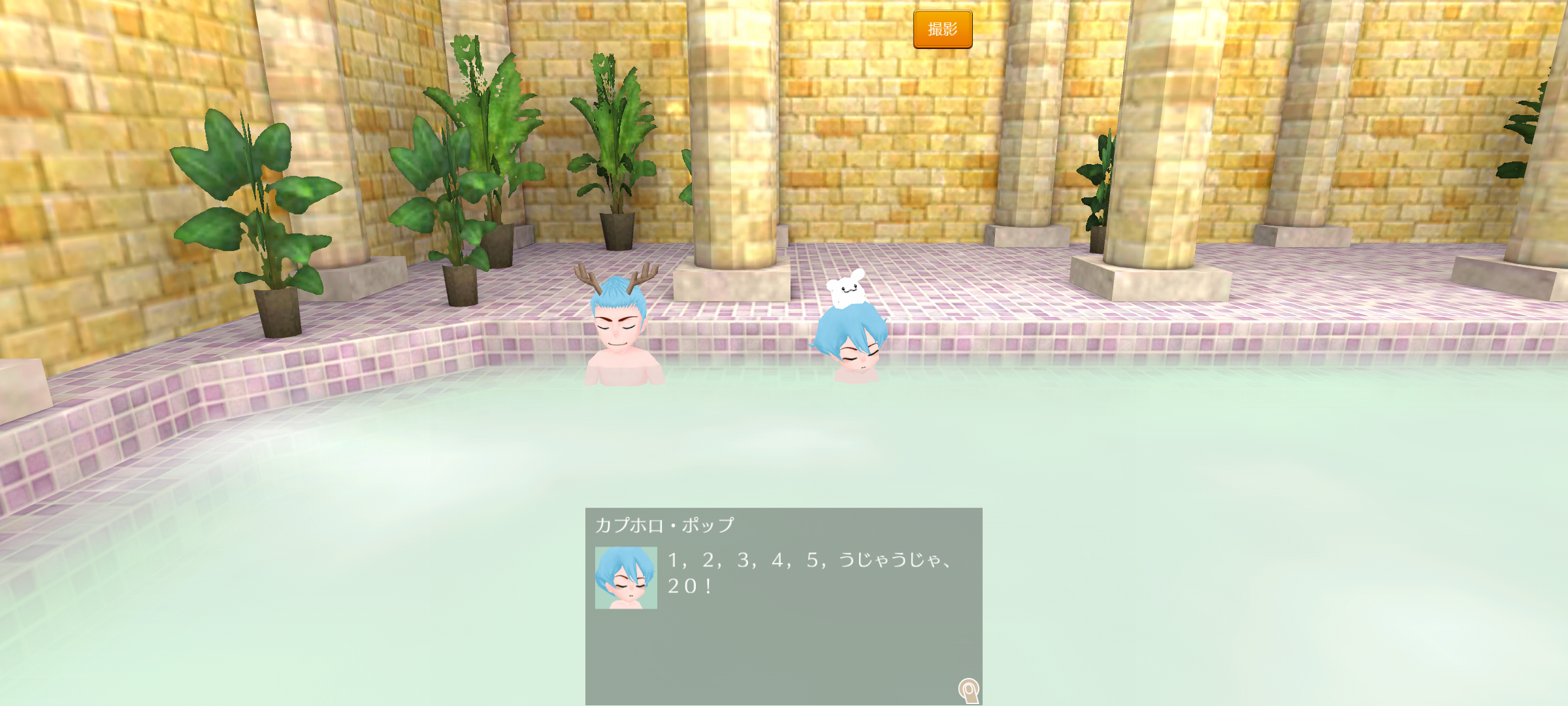Click the orange 撮影 photo button
The height and width of the screenshot is (706, 1568).
942,29
